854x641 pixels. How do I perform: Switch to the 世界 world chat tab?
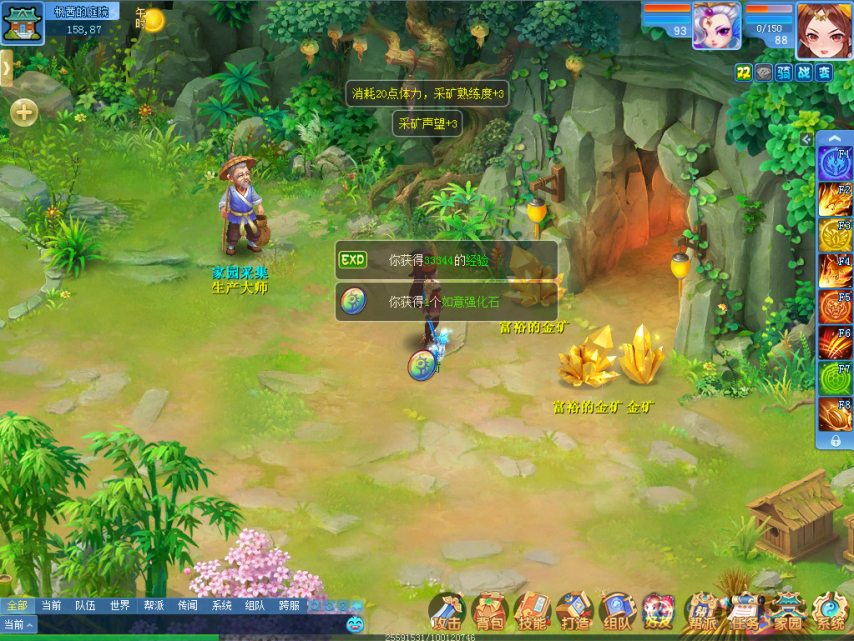pyautogui.click(x=120, y=605)
